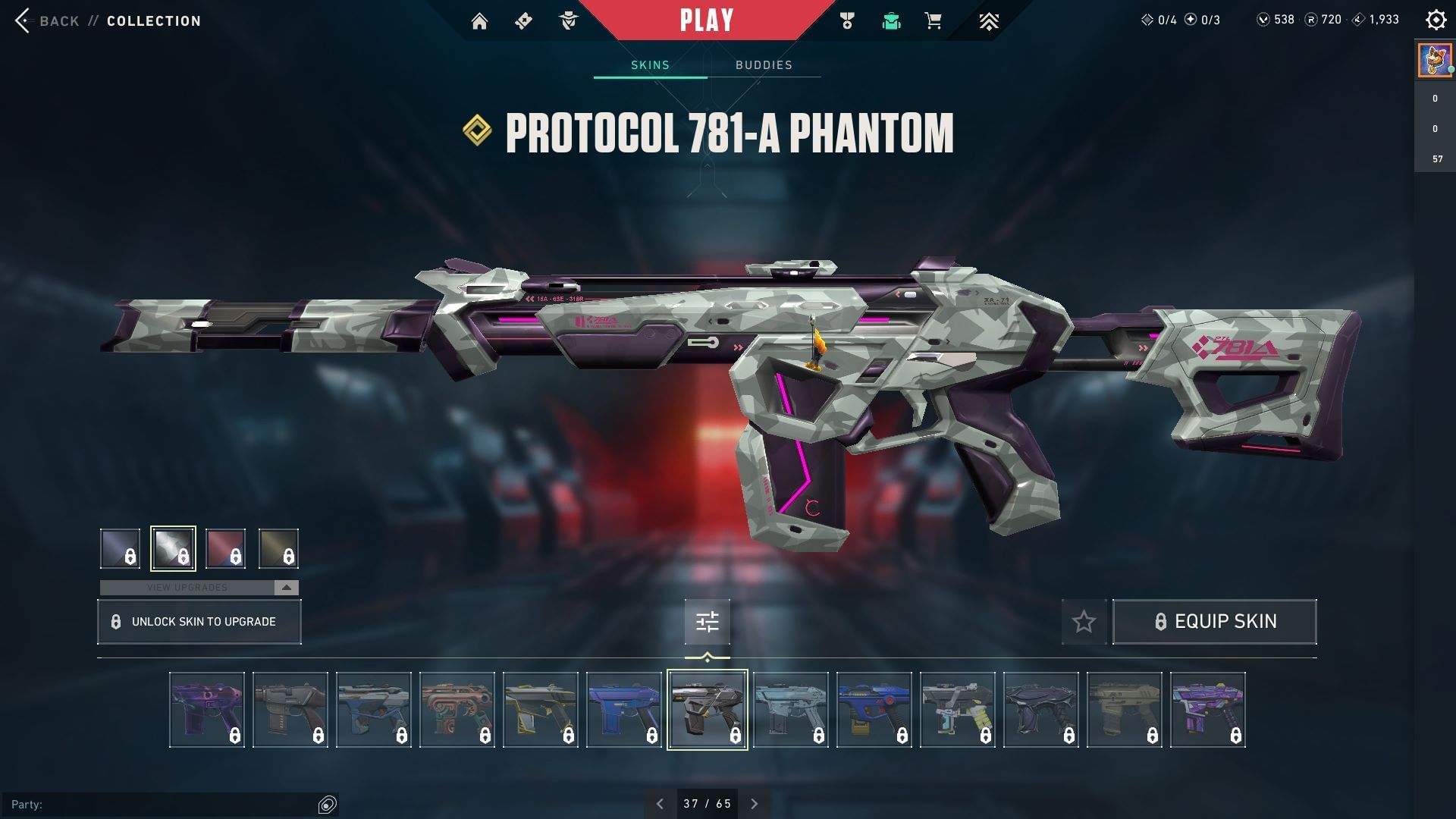This screenshot has width=1456, height=819.
Task: Click Back to return to Collection
Action: click(49, 20)
